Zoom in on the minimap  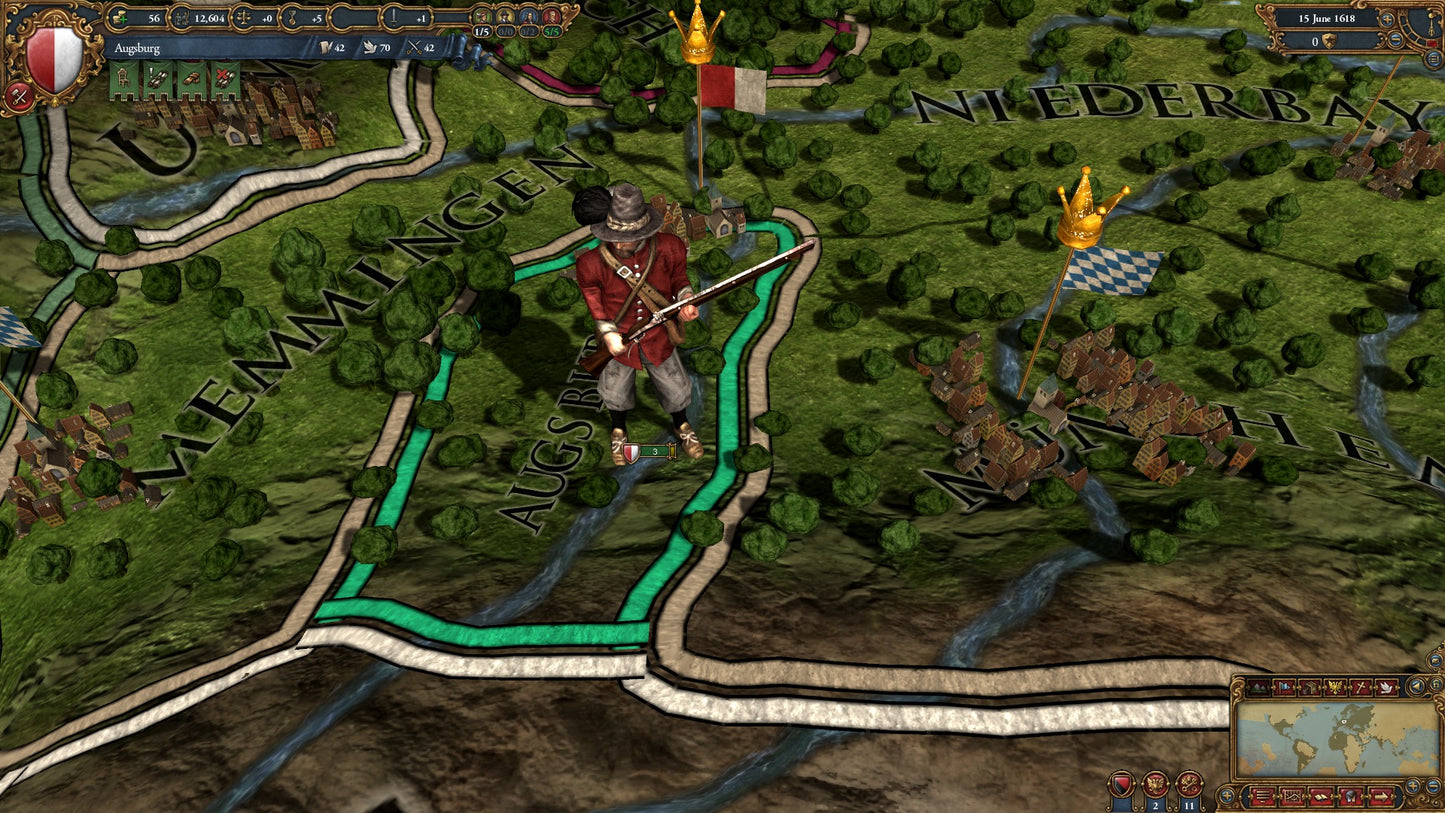click(x=1411, y=786)
